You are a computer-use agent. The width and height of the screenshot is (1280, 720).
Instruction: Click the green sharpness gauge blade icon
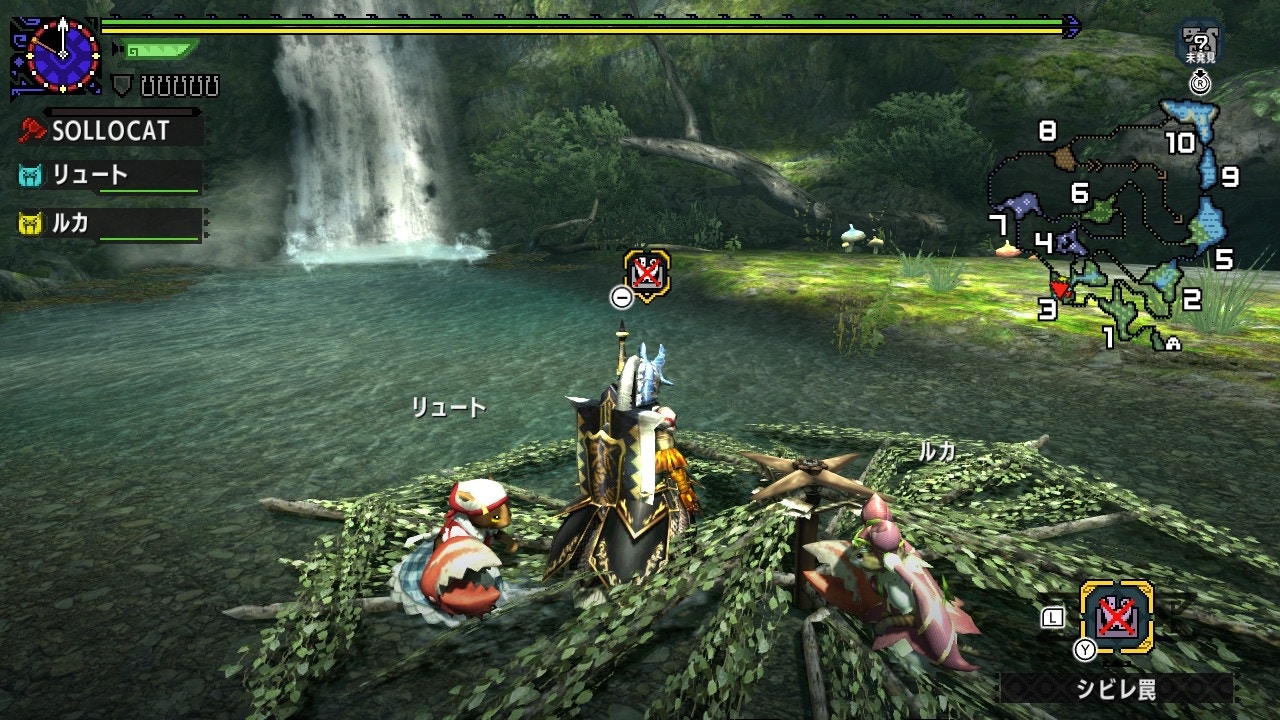(x=160, y=49)
